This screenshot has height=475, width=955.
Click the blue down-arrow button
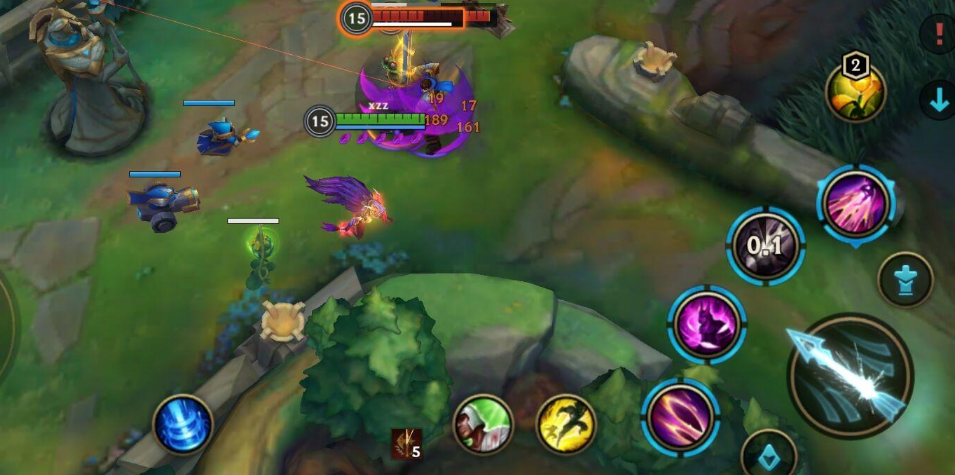pyautogui.click(x=938, y=100)
